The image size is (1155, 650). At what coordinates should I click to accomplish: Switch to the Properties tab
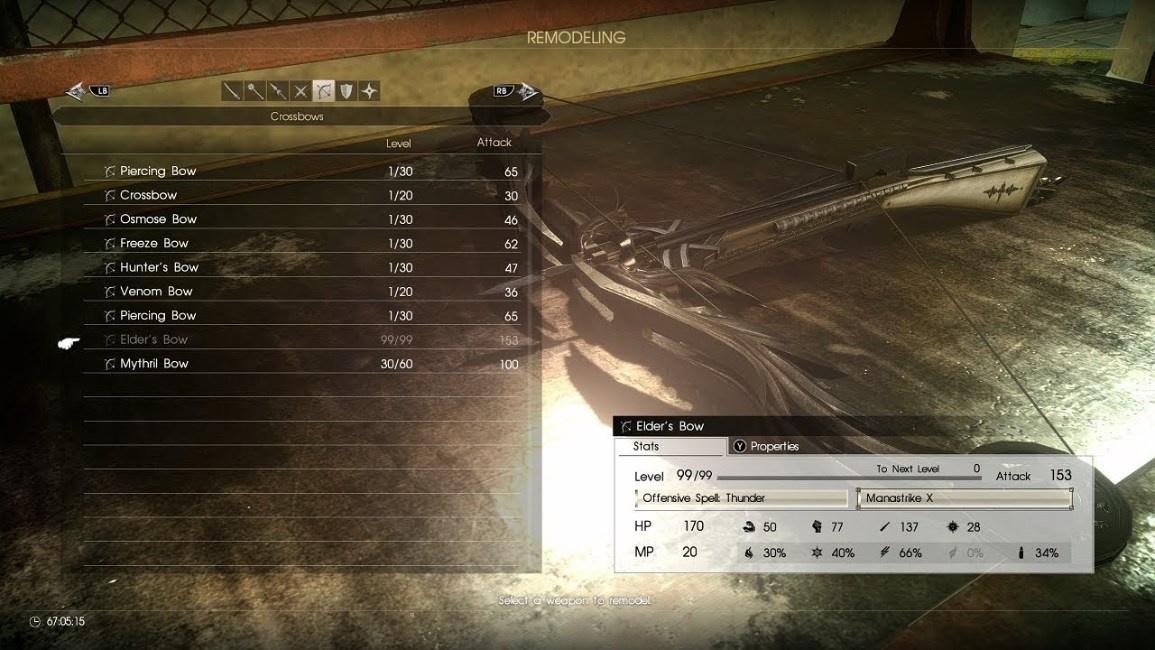(x=774, y=446)
